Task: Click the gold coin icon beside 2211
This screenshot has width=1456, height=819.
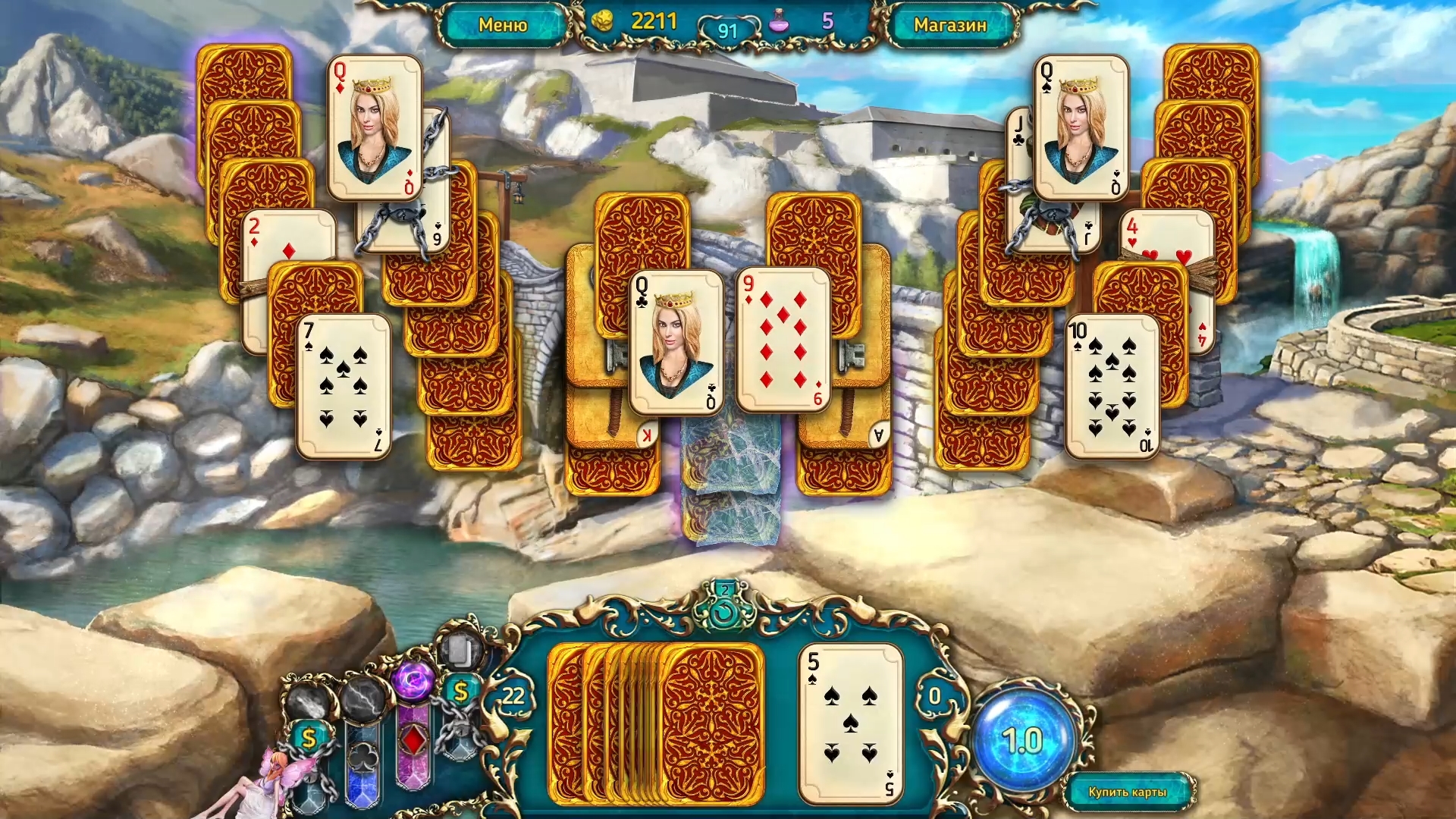Action: [x=603, y=22]
